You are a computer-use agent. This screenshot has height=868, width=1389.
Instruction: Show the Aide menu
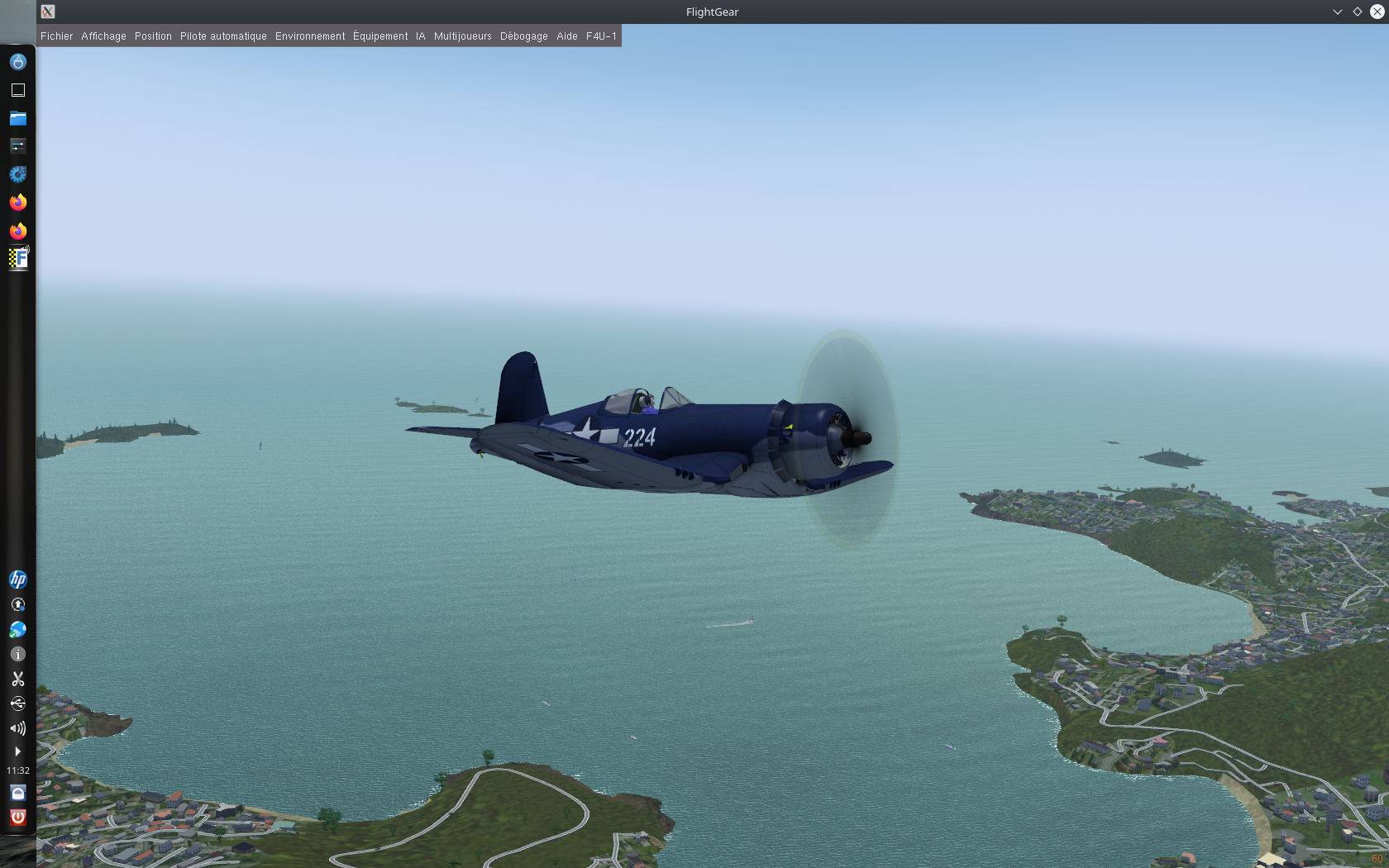pyautogui.click(x=566, y=36)
